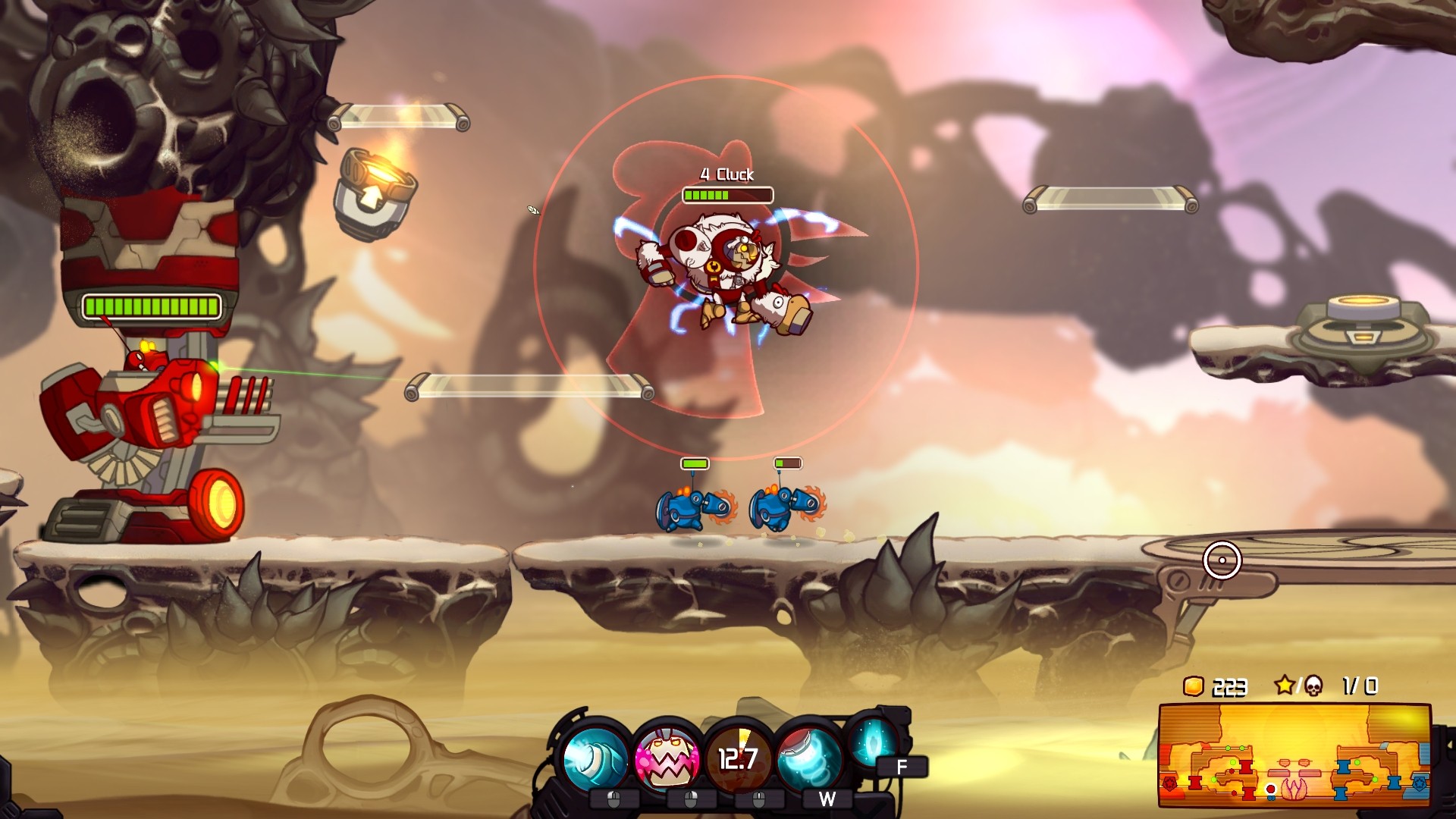1456x819 pixels.
Task: Click Cluck's health bar above the character
Action: pyautogui.click(x=727, y=196)
